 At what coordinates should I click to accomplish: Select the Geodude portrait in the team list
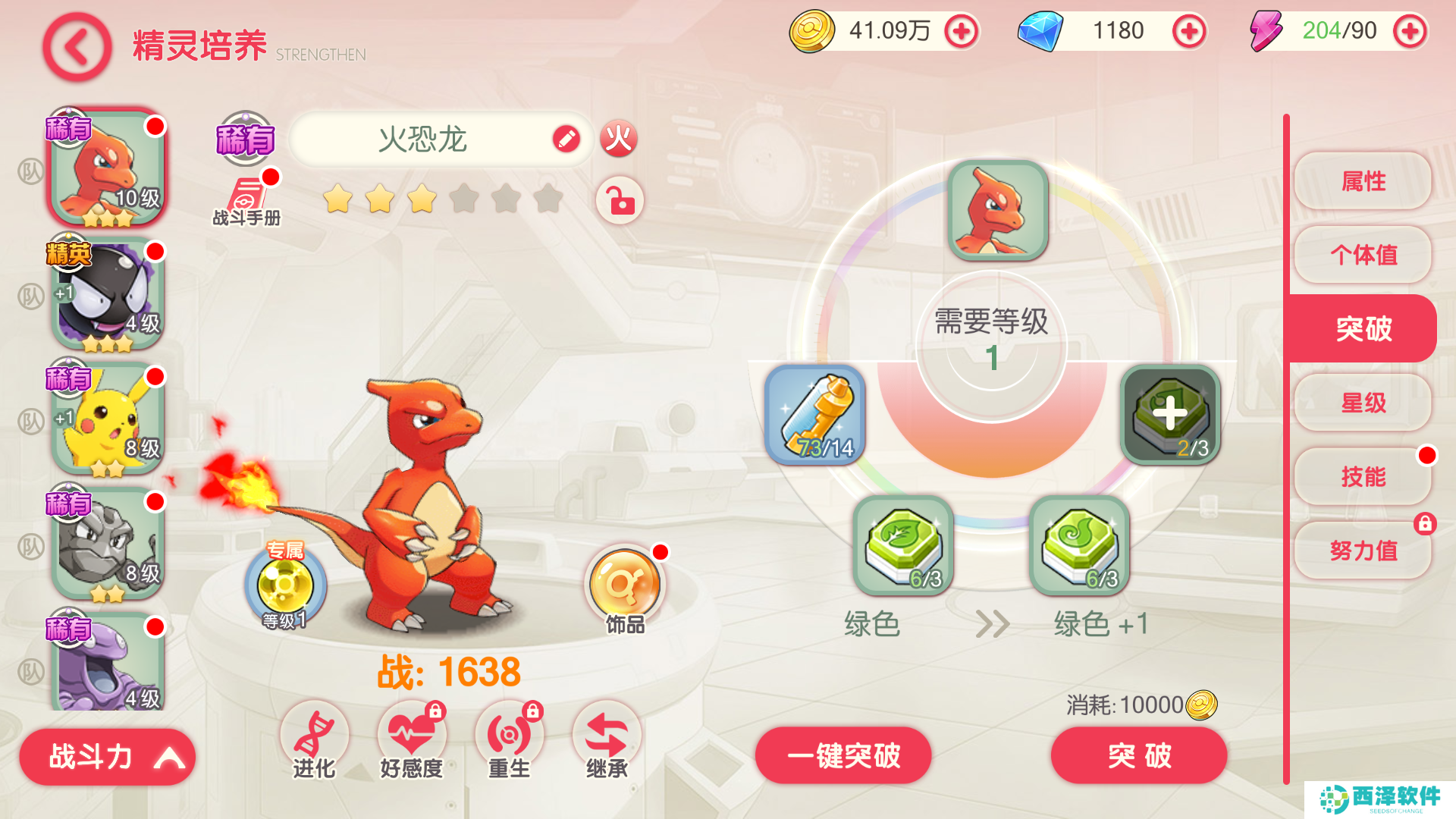(108, 544)
